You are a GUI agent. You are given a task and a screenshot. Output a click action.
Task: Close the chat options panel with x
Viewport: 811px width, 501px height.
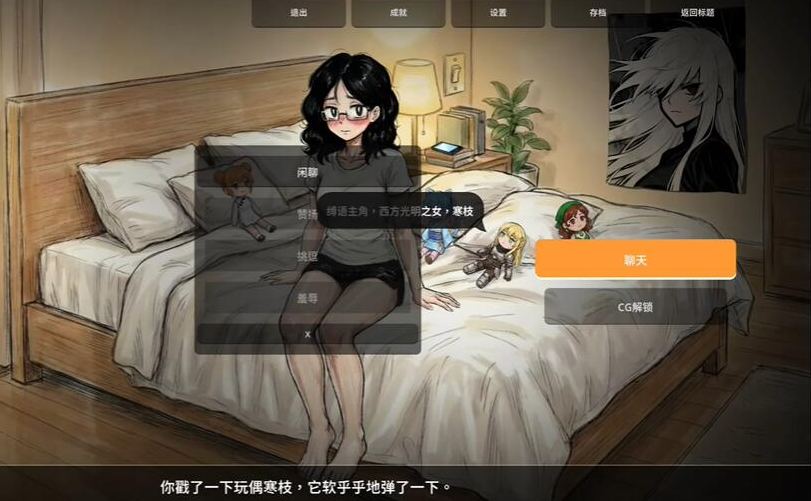[x=307, y=334]
